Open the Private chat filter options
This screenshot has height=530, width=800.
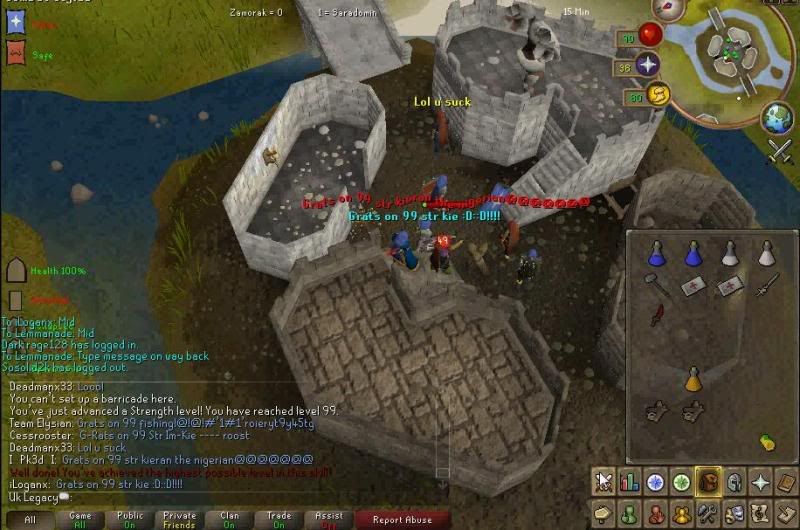click(x=179, y=519)
